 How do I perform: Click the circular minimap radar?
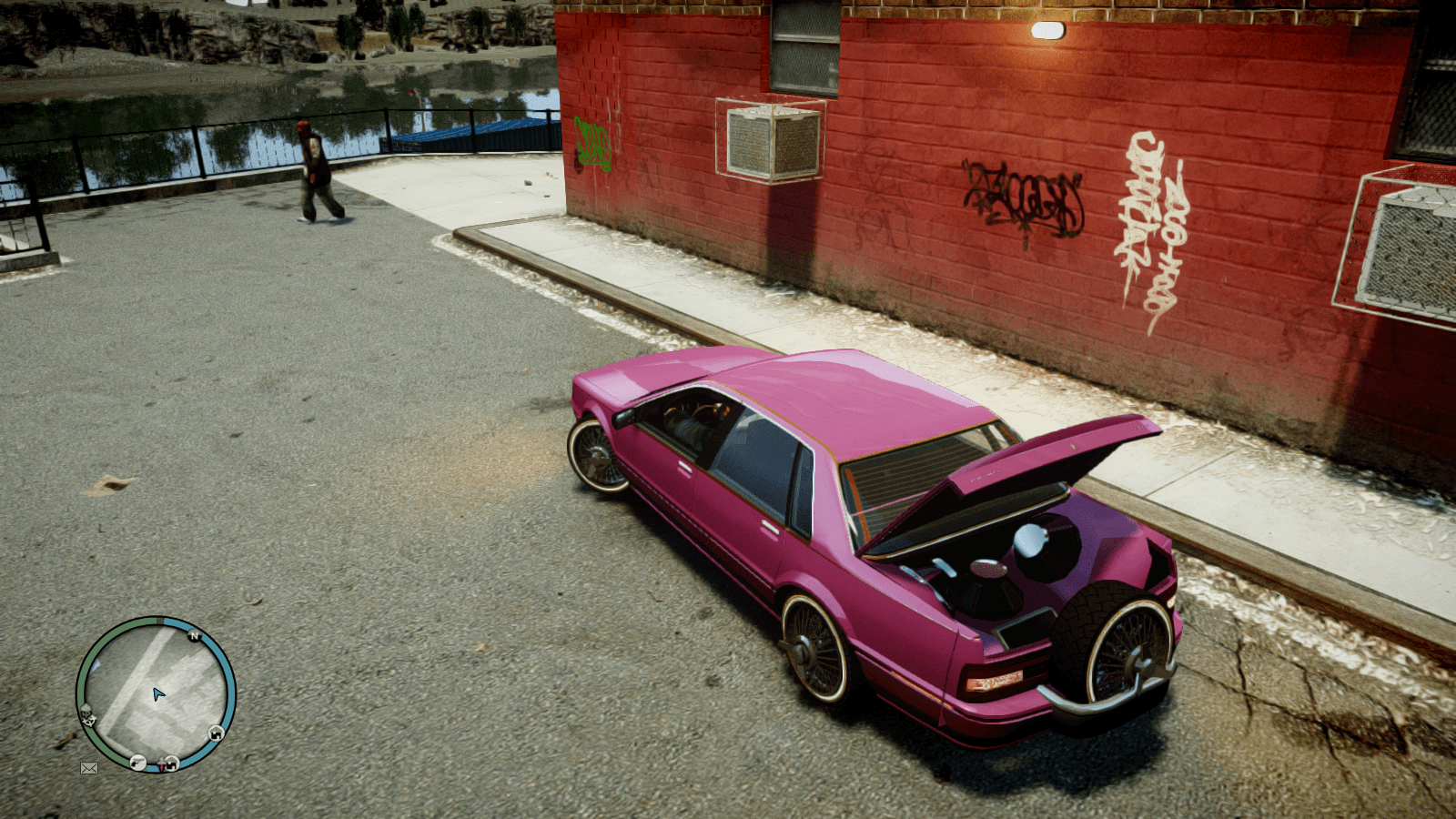coord(156,694)
